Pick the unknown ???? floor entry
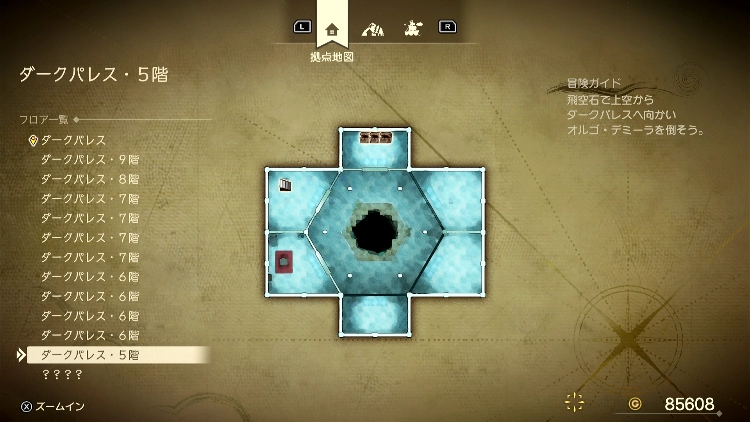The width and height of the screenshot is (750, 422). [62, 374]
